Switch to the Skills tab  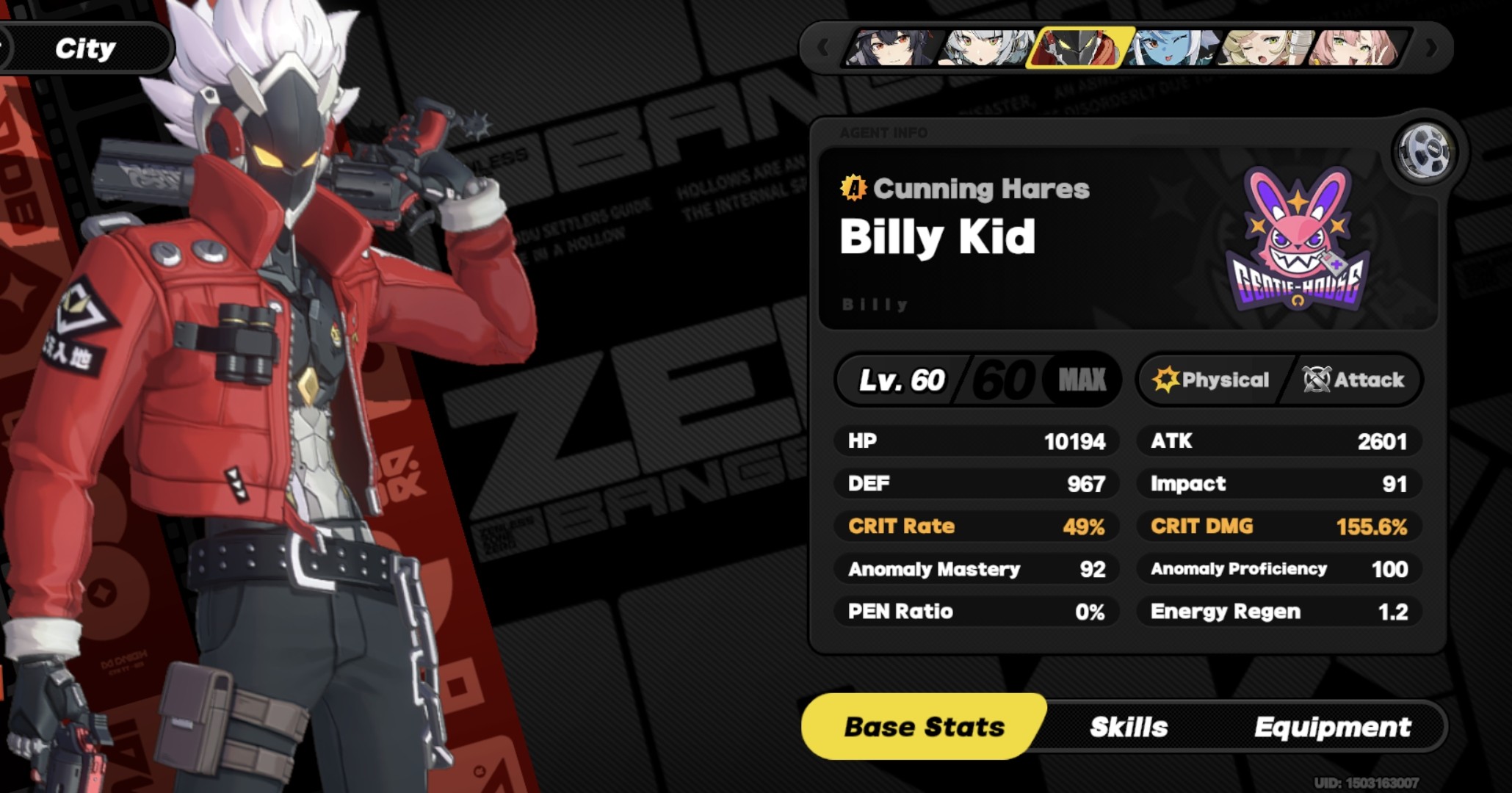[x=1129, y=727]
